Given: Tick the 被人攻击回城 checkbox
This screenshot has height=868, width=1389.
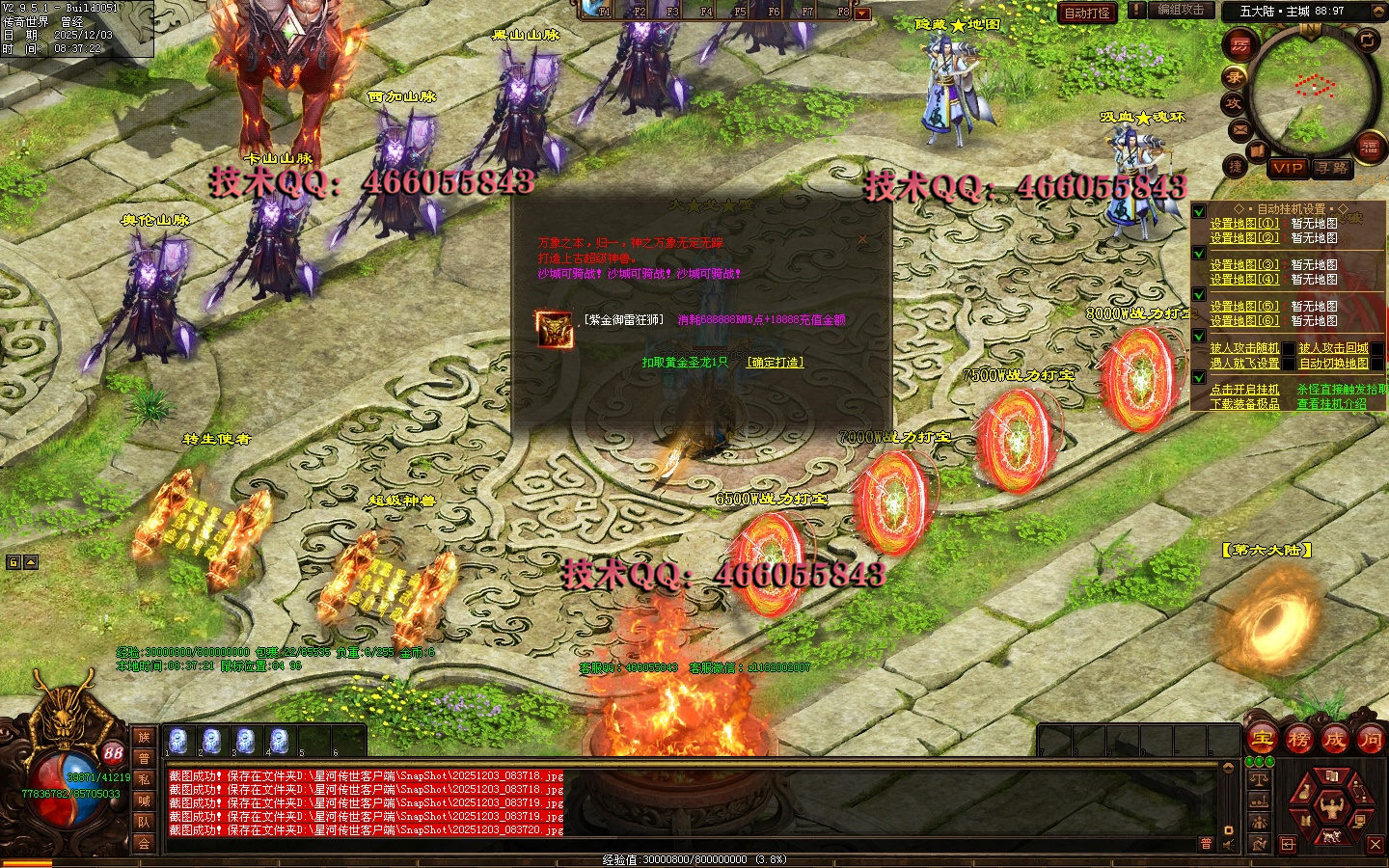Looking at the screenshot, I should [1377, 348].
